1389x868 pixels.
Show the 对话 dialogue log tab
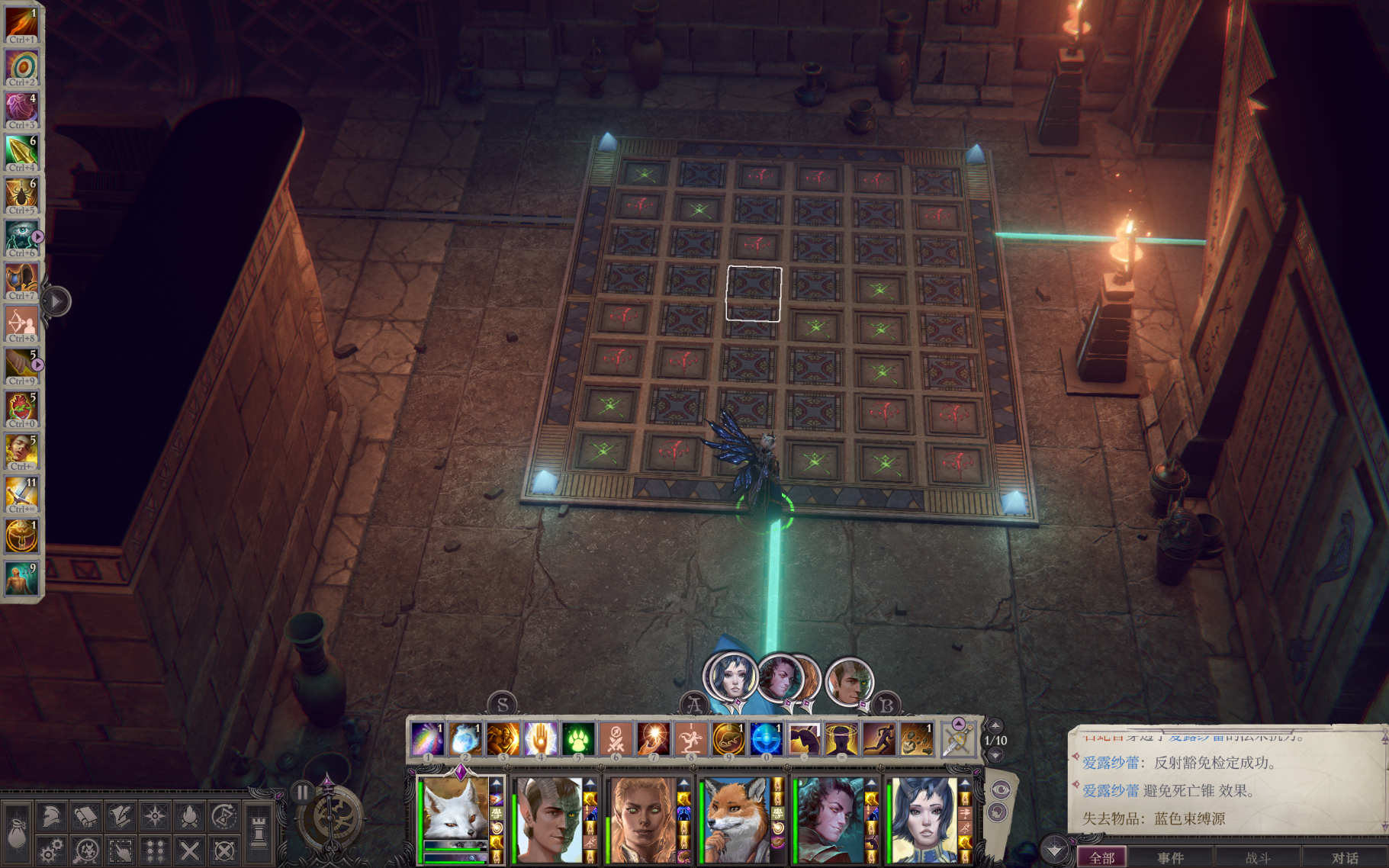(1344, 858)
